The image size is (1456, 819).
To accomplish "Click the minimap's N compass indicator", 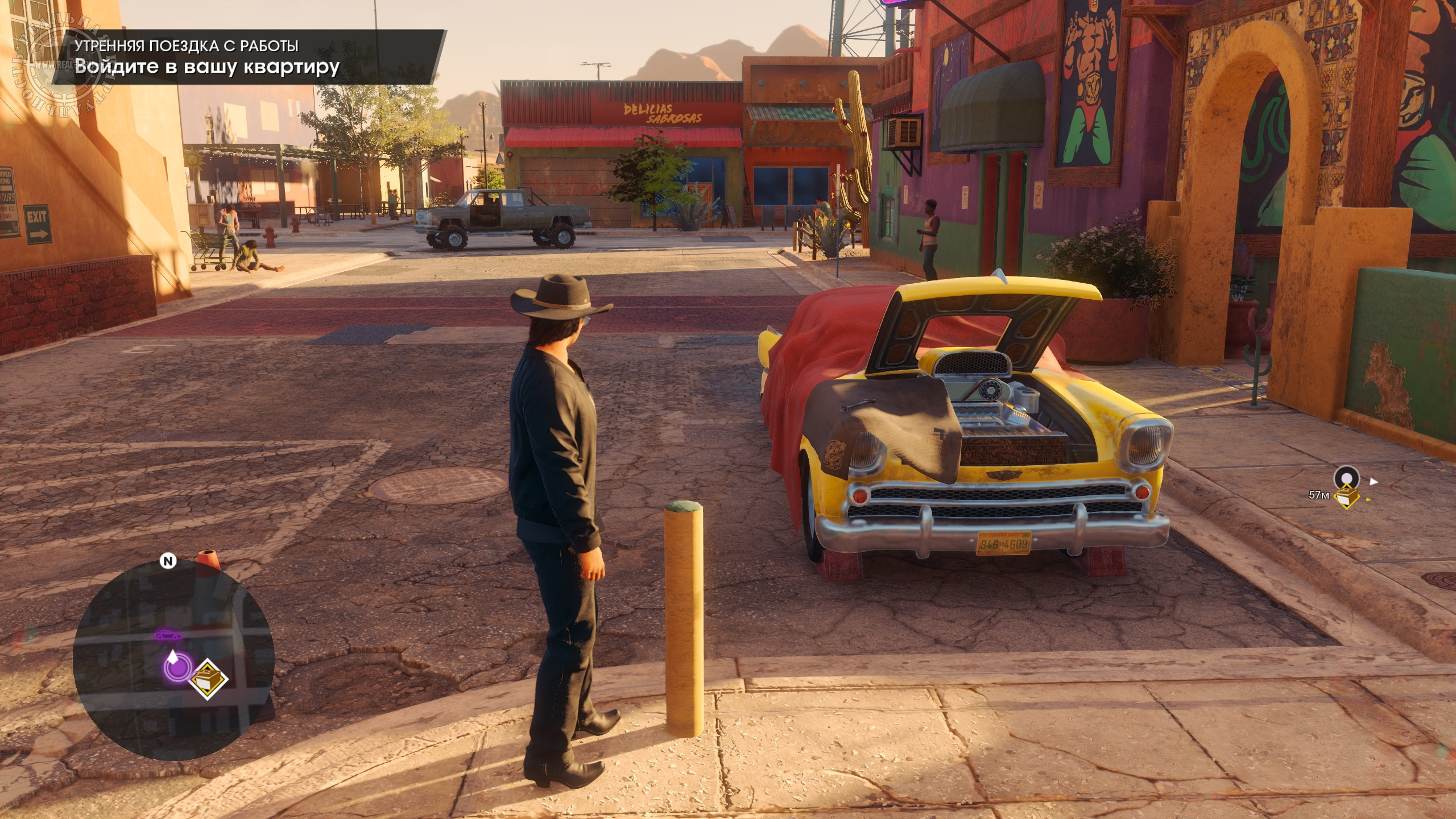I will coord(168,561).
